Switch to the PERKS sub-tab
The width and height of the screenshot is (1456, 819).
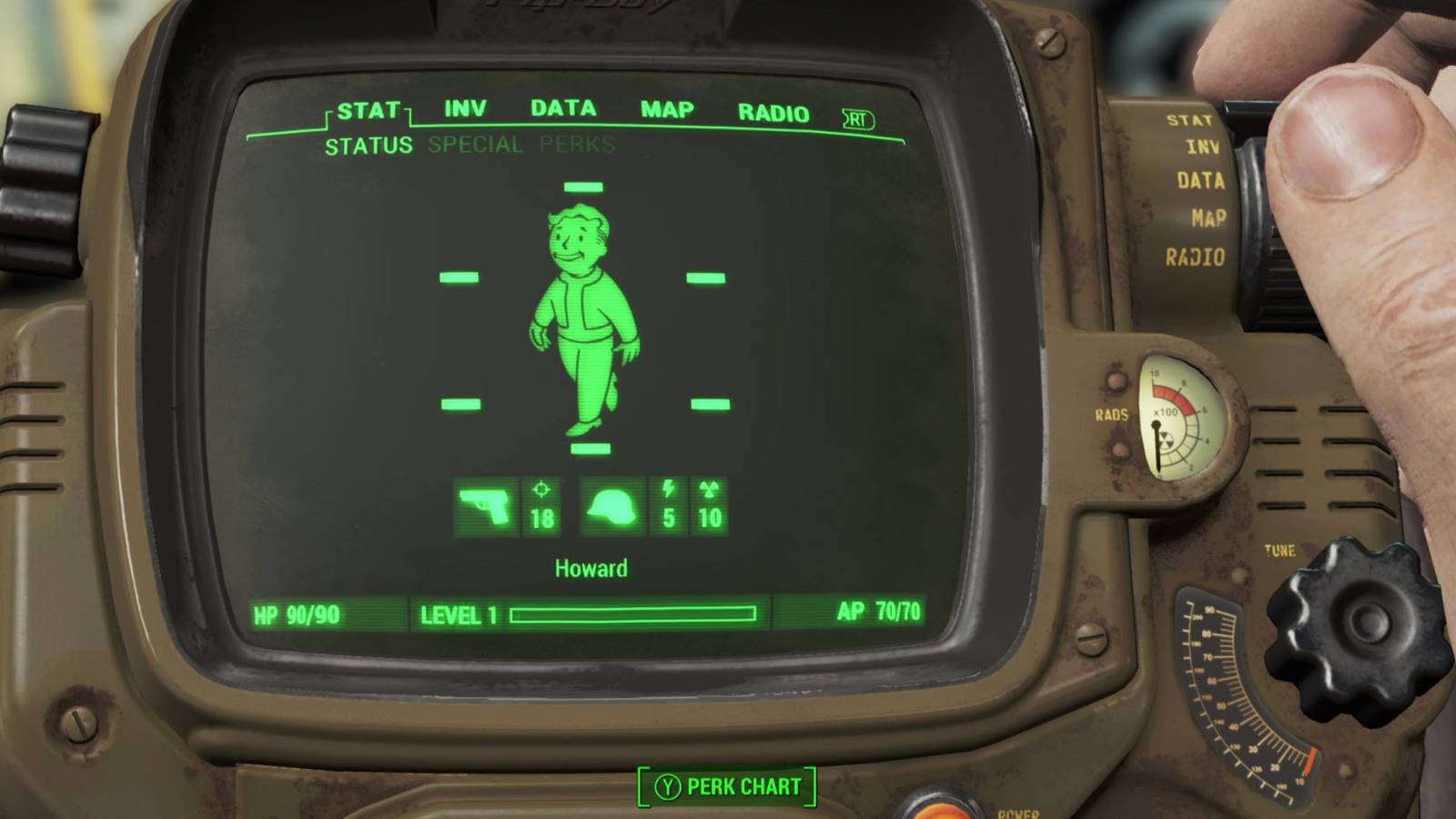tap(576, 143)
